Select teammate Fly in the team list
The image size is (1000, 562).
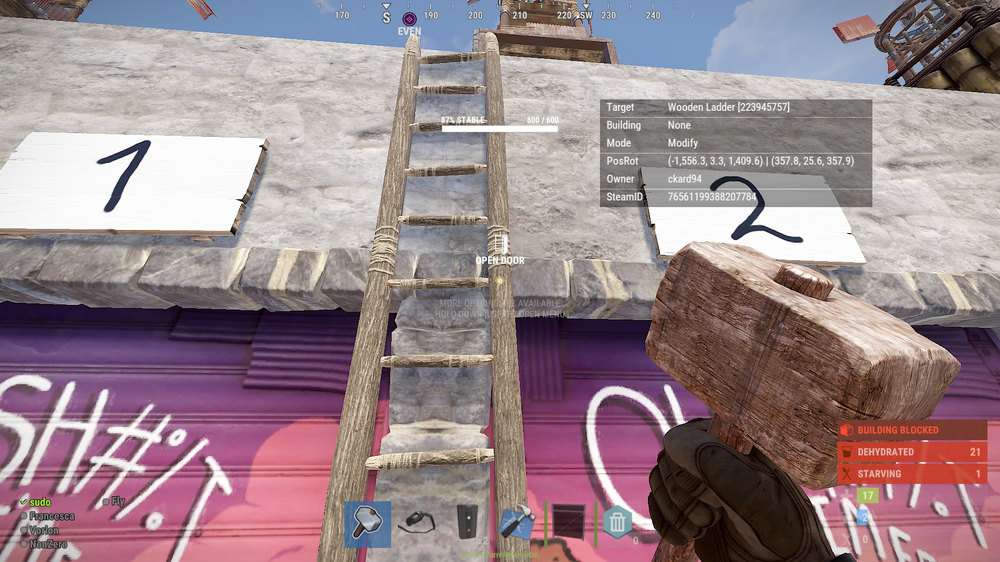pos(118,501)
